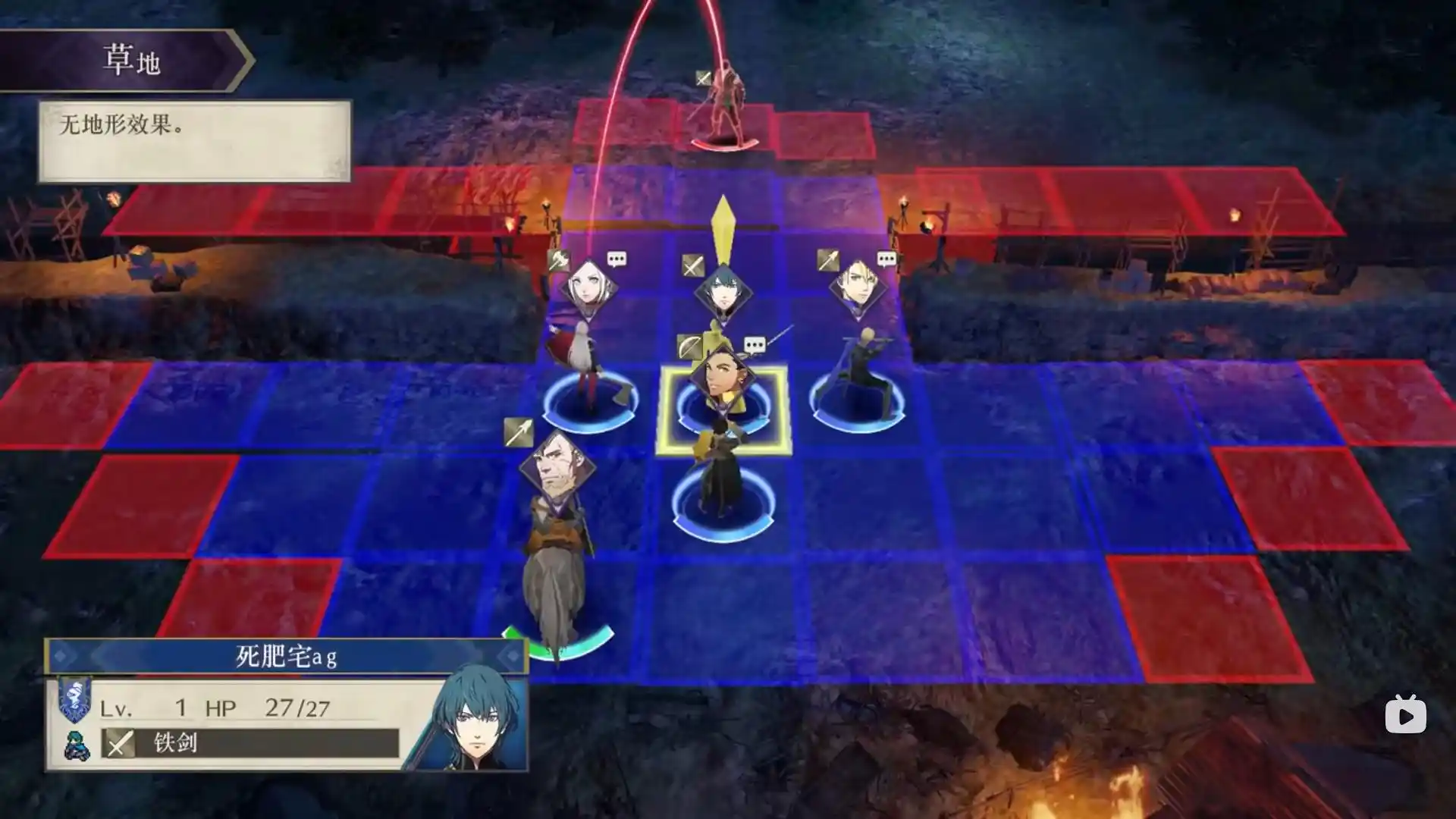The image size is (1456, 819).
Task: Click the 铁剑 iron sword weapon row
Action: click(x=250, y=742)
